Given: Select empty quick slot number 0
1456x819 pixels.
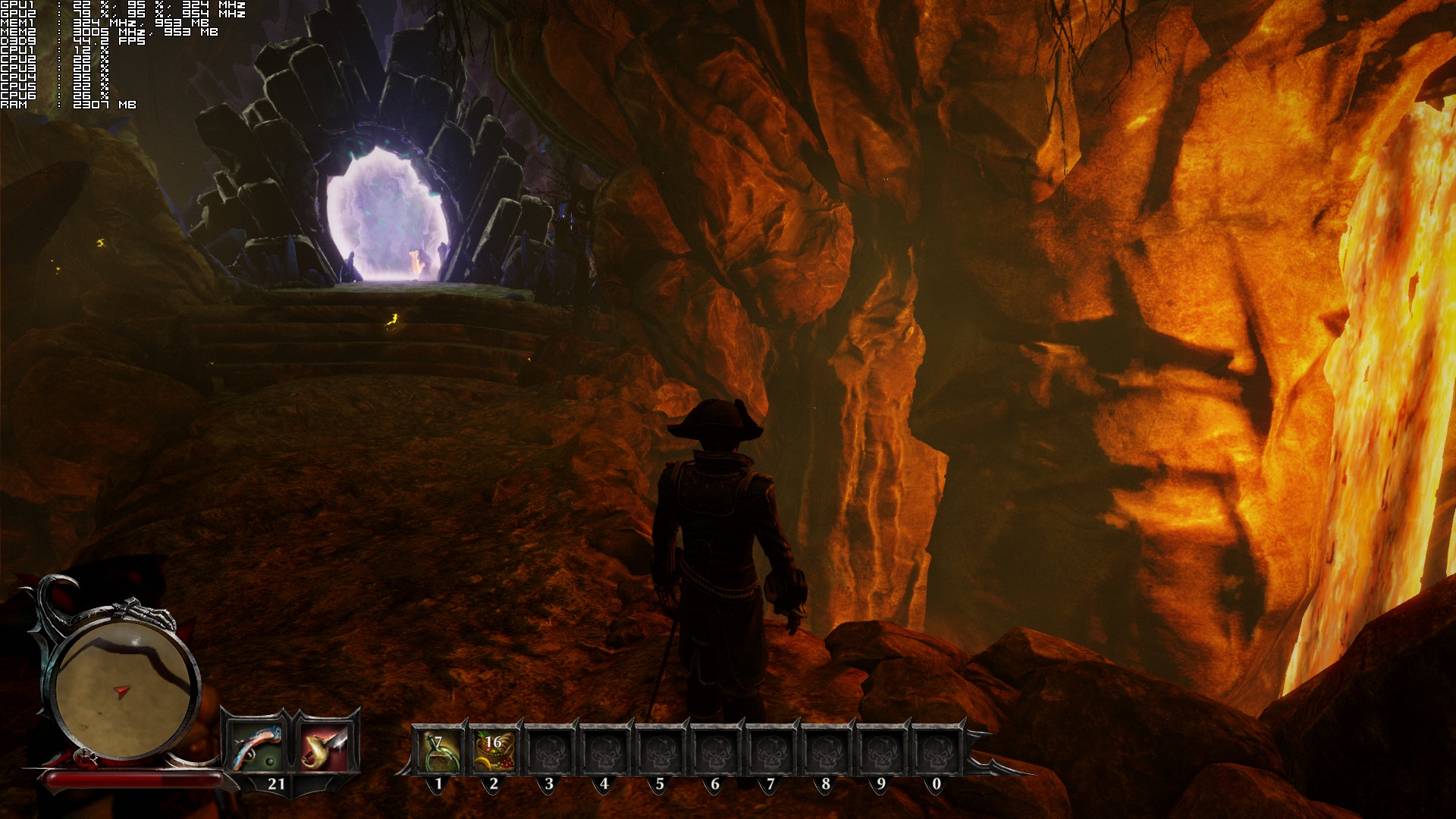Looking at the screenshot, I should (936, 750).
